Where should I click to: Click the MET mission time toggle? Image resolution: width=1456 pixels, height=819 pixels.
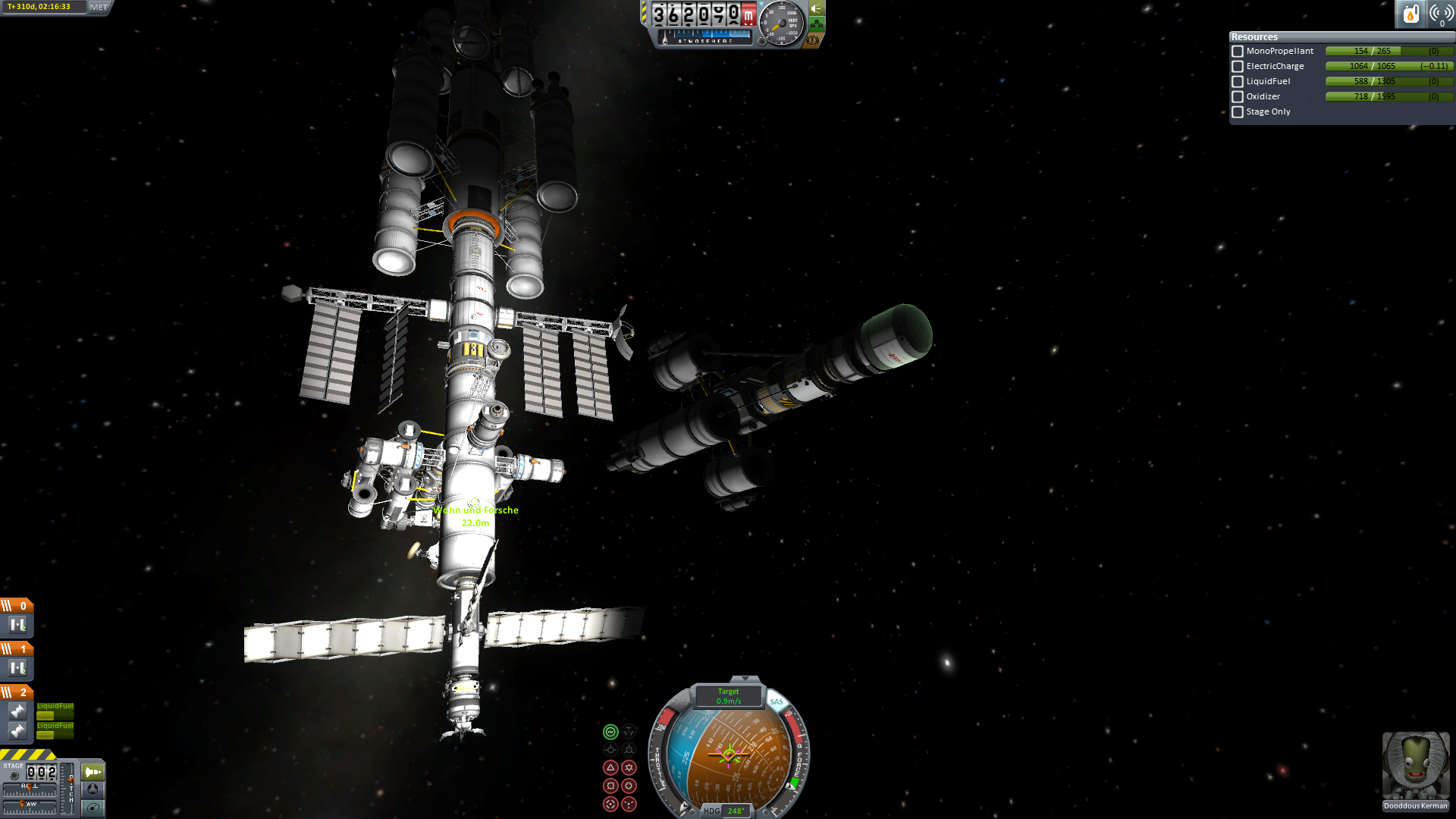[99, 7]
